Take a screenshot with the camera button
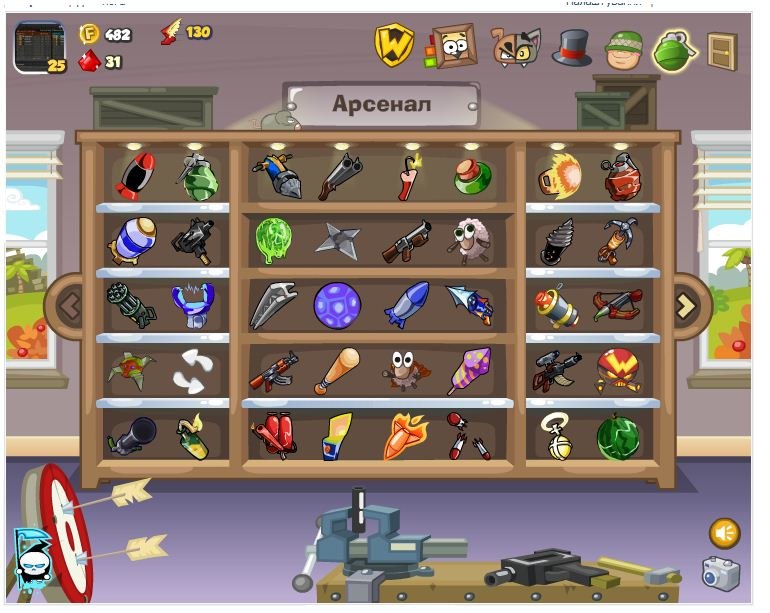 (720, 573)
